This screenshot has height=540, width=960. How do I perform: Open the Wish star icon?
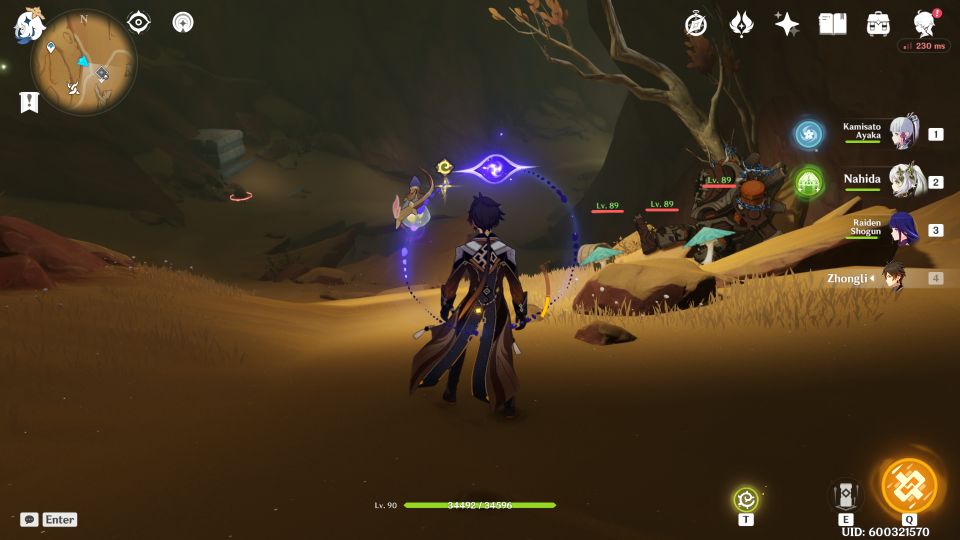click(x=787, y=24)
